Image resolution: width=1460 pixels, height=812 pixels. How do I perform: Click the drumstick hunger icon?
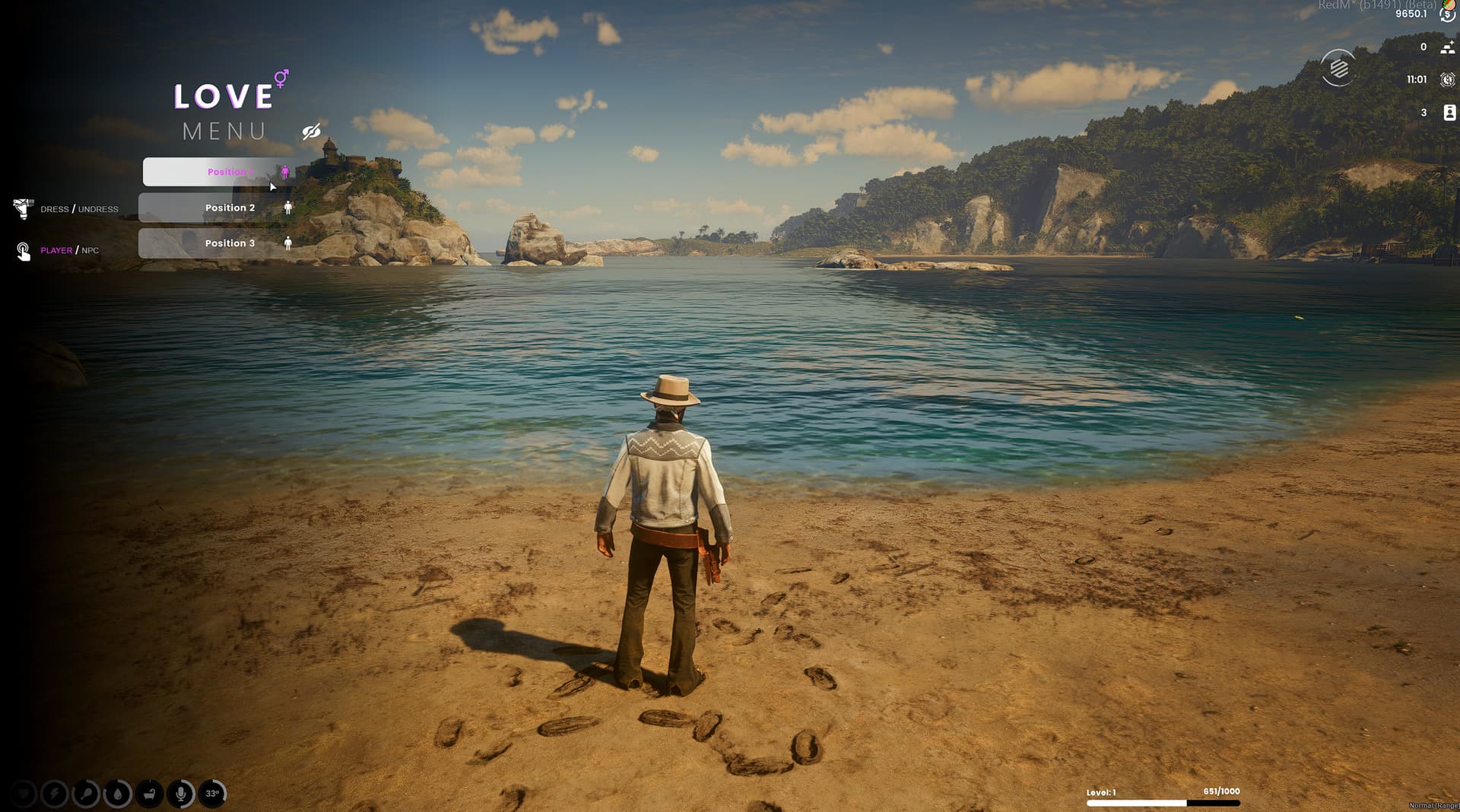pyautogui.click(x=85, y=794)
